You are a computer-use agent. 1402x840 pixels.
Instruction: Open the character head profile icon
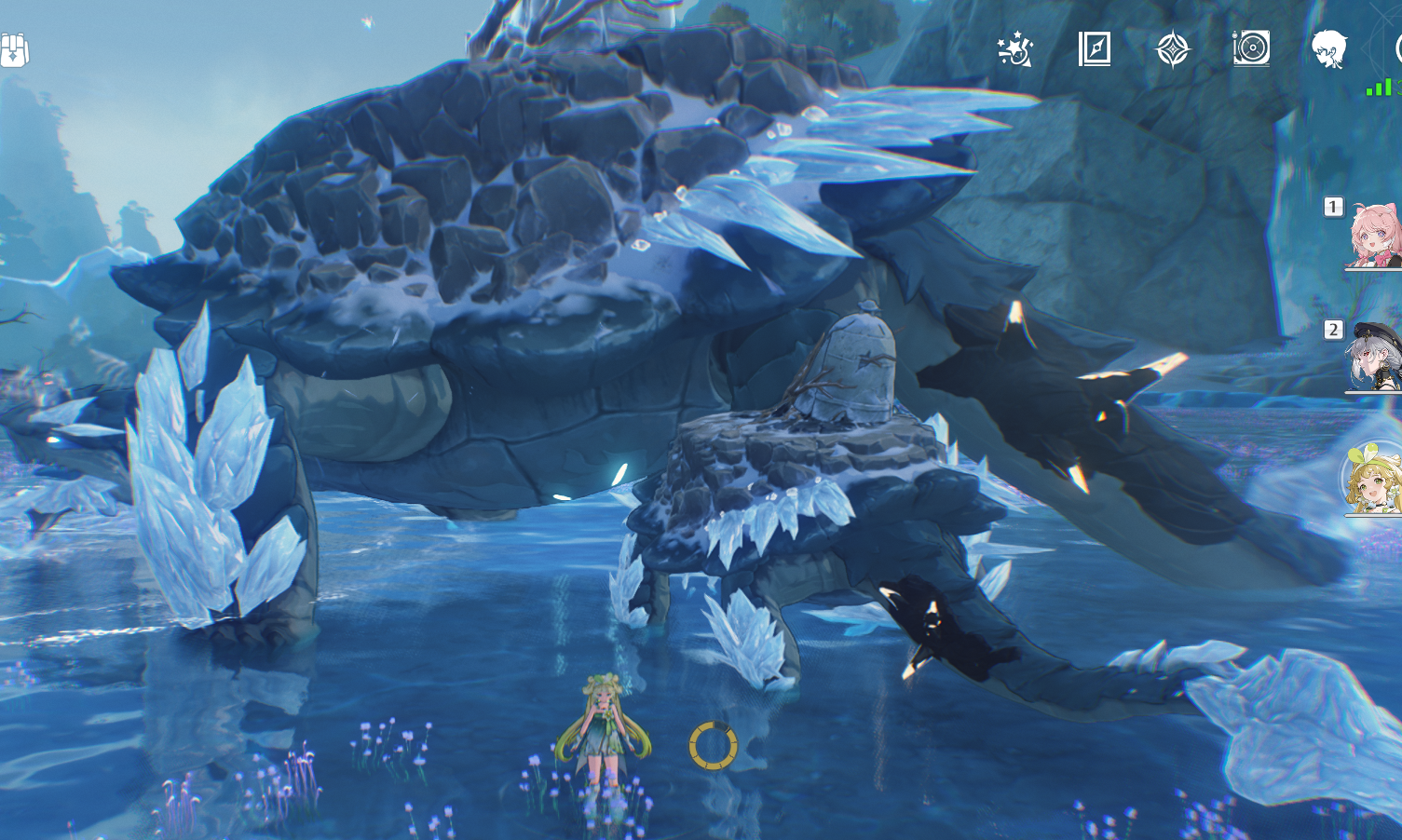[1329, 48]
